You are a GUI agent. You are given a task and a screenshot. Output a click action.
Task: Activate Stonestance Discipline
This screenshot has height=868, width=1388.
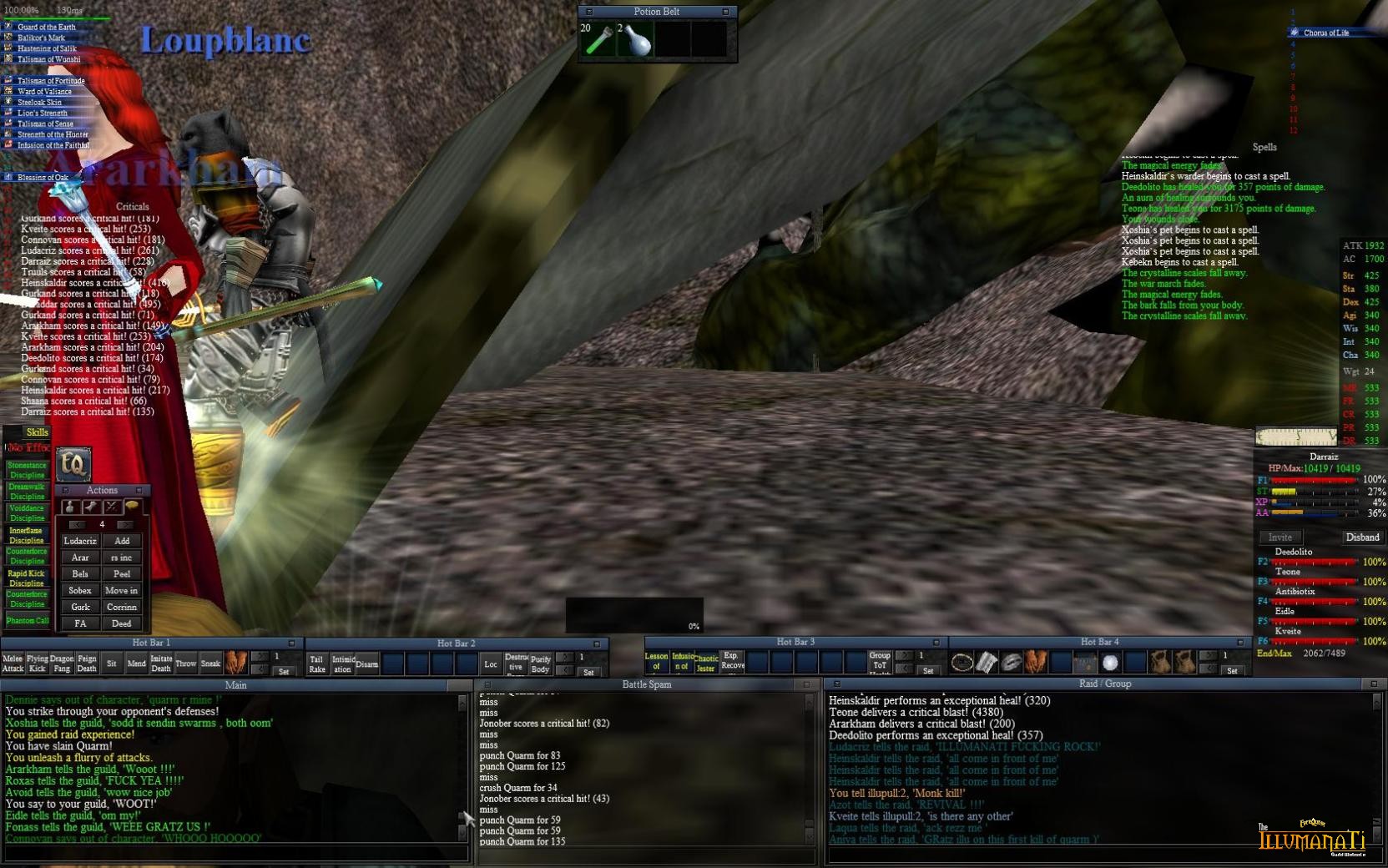27,470
